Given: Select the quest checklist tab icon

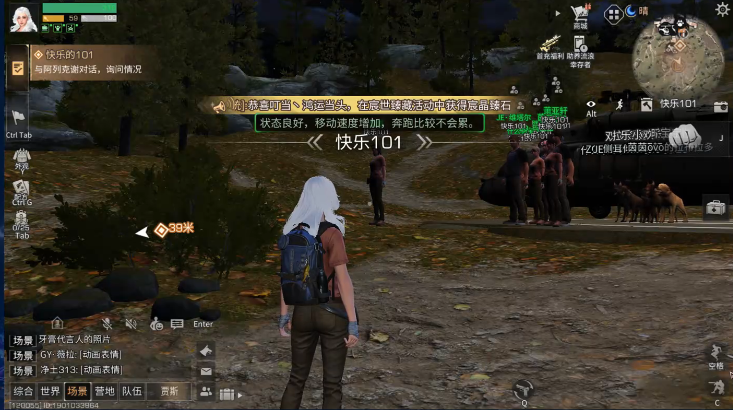Looking at the screenshot, I should coord(18,67).
